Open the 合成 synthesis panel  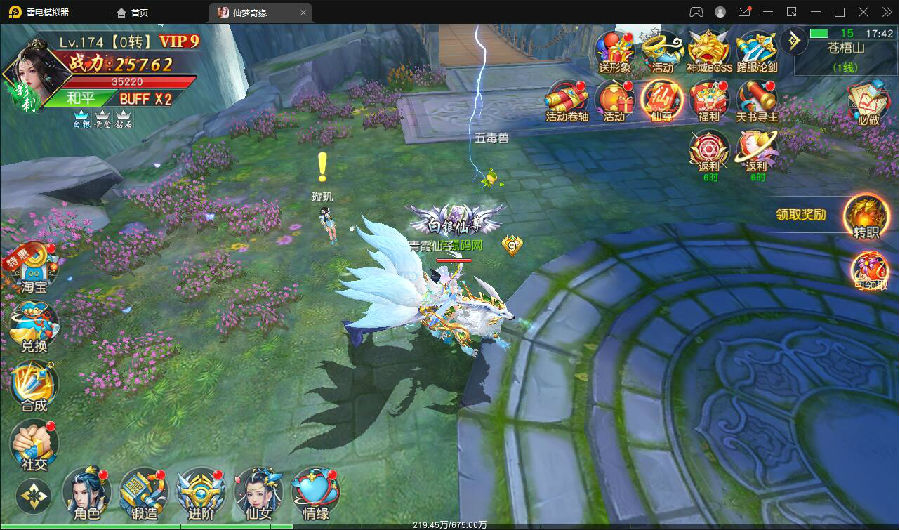[x=32, y=385]
